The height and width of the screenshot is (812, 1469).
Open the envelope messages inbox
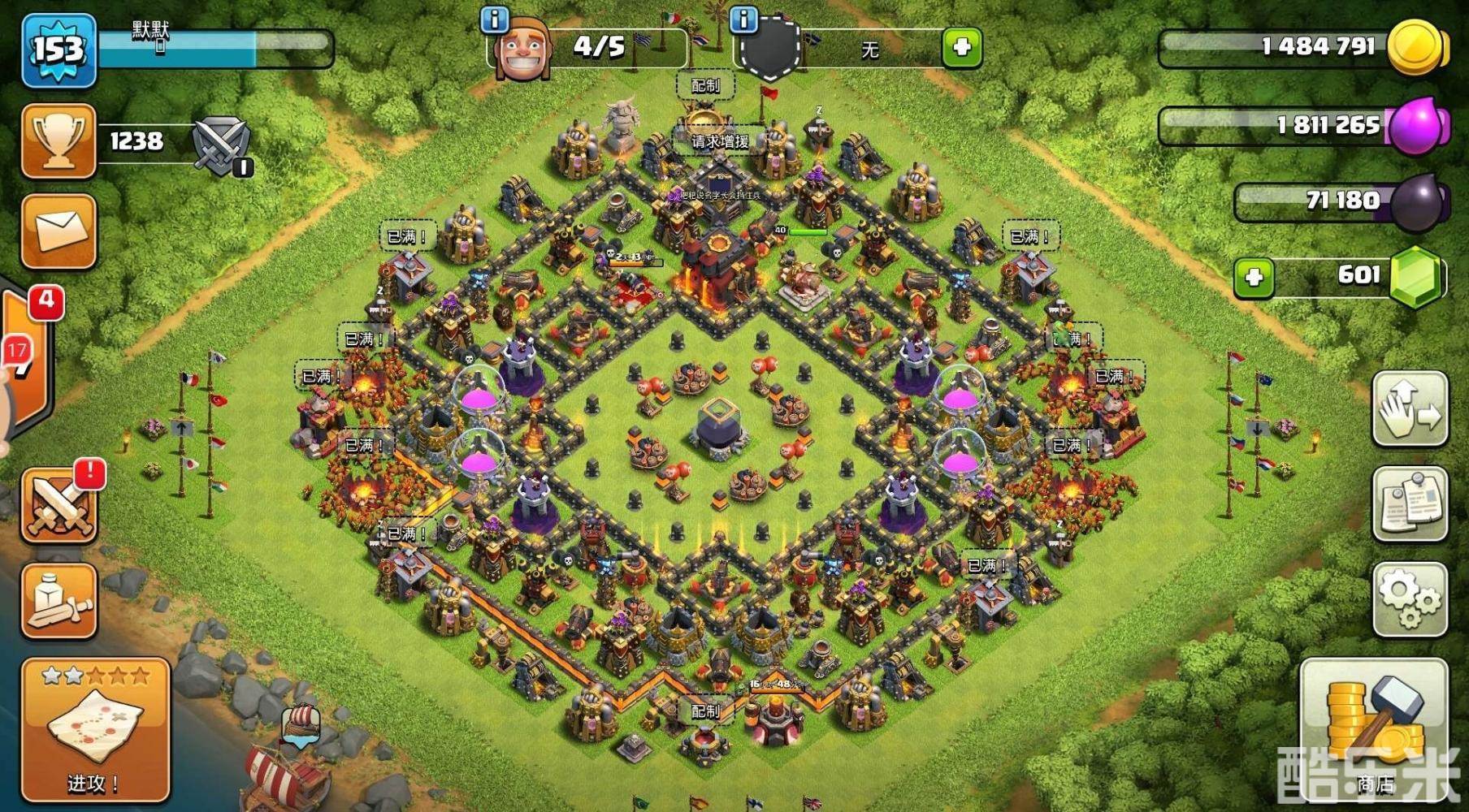coord(58,231)
